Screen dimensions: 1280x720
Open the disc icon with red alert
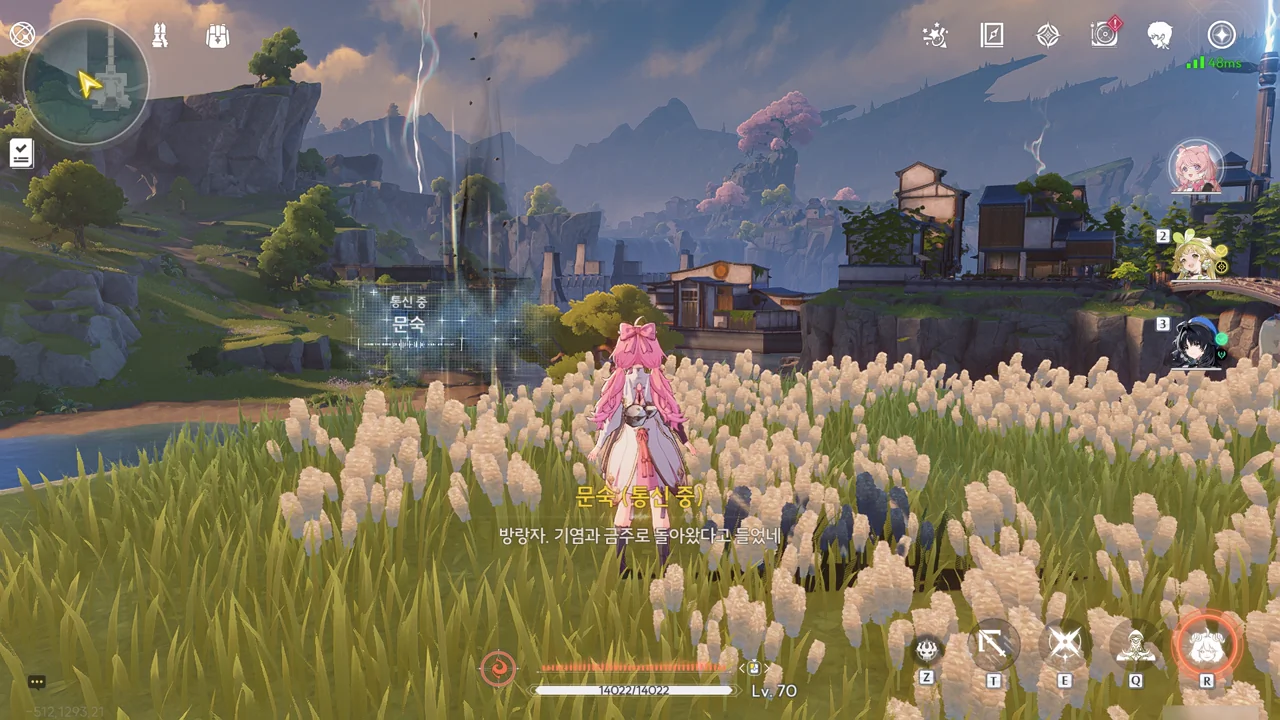tap(1104, 35)
